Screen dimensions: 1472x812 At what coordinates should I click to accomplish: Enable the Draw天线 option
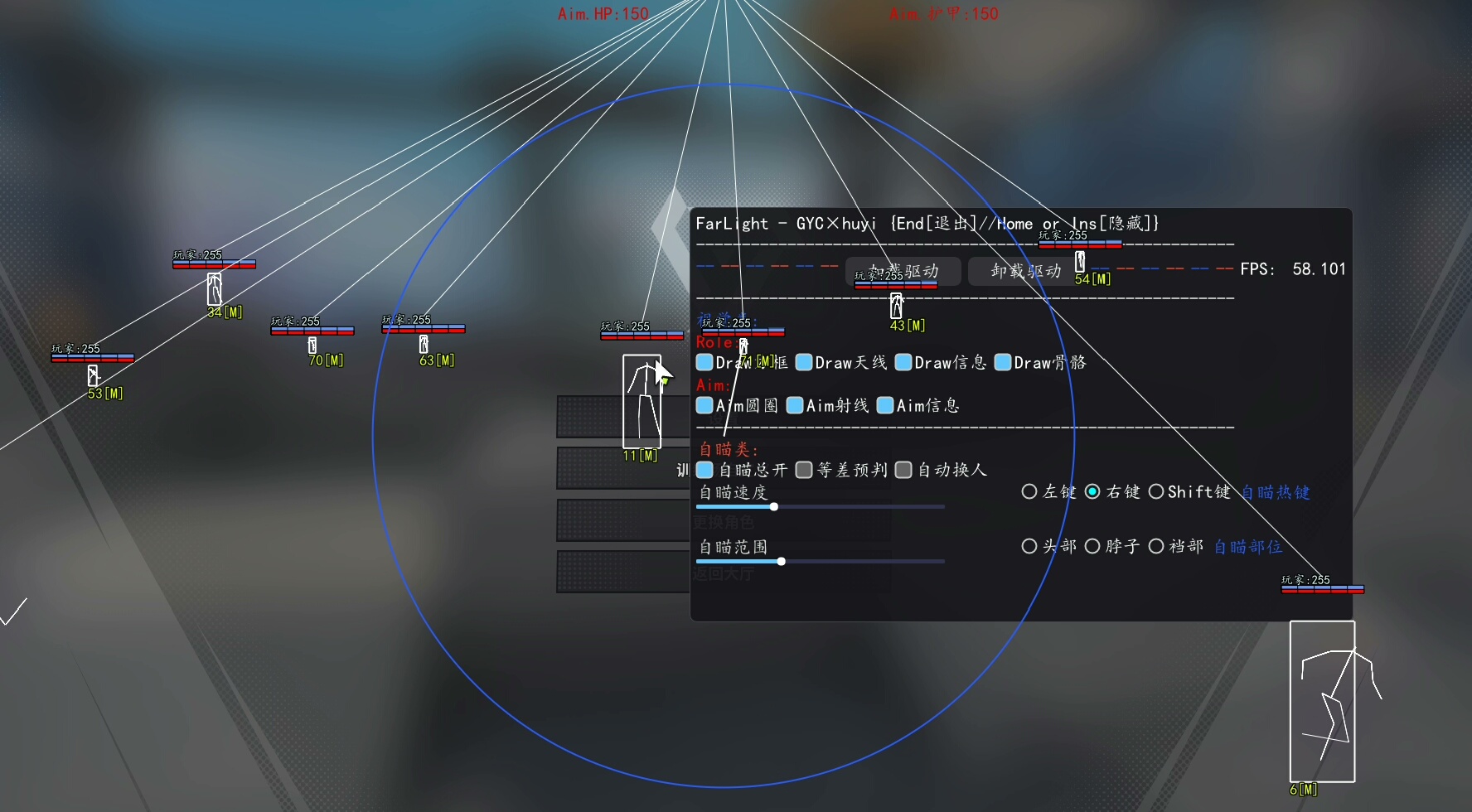[804, 362]
